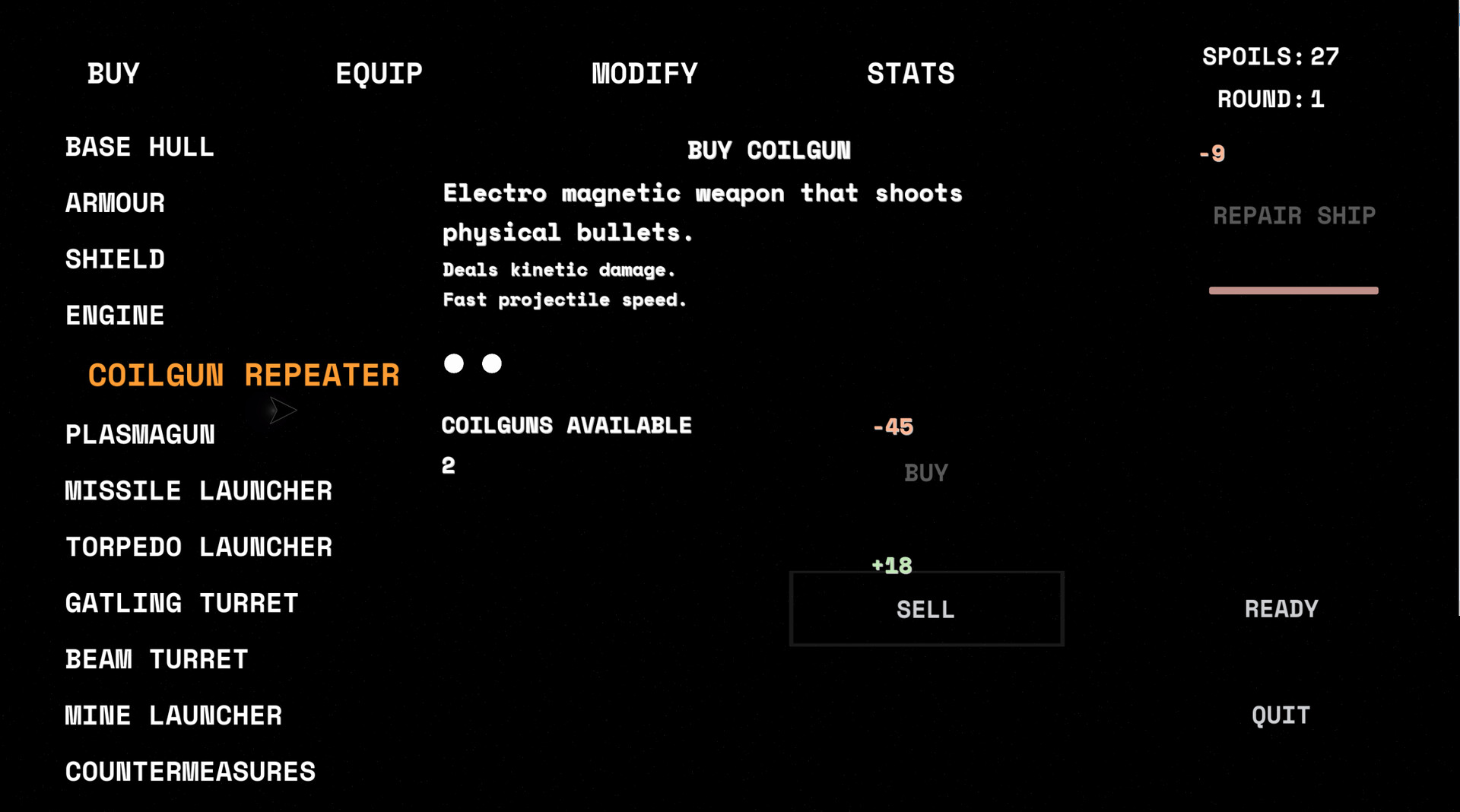Open the COUNTERMEASURES category
Image resolution: width=1460 pixels, height=812 pixels.
190,771
